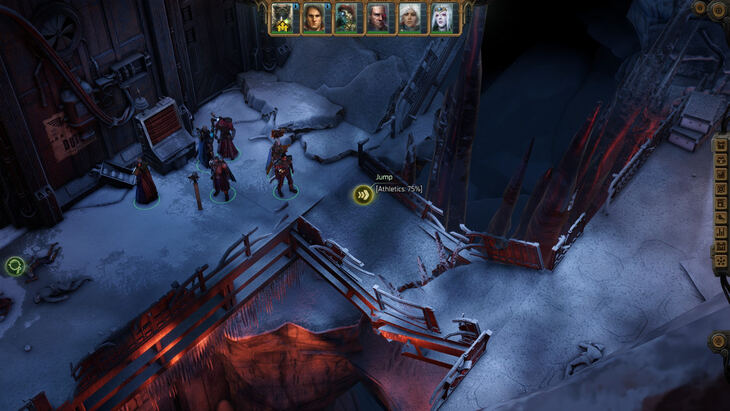The width and height of the screenshot is (730, 411).
Task: Select the pale woman with headdress portrait
Action: 441,18
